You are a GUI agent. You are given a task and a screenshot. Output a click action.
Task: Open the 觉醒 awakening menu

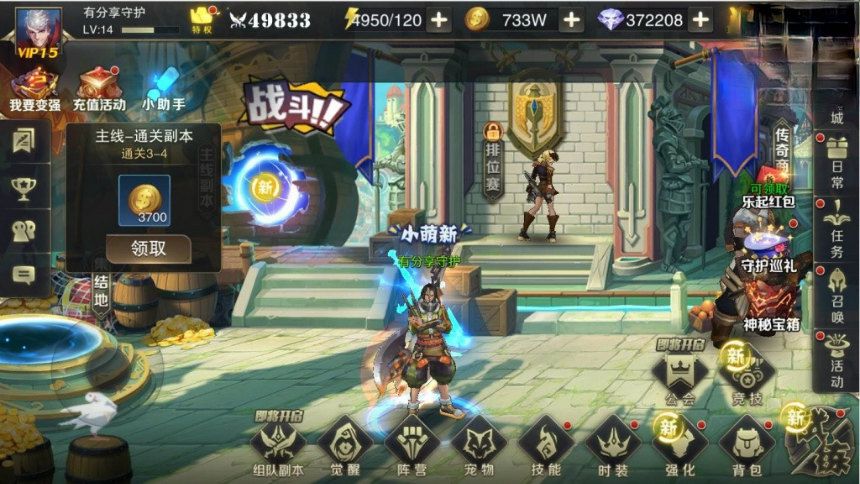[345, 444]
